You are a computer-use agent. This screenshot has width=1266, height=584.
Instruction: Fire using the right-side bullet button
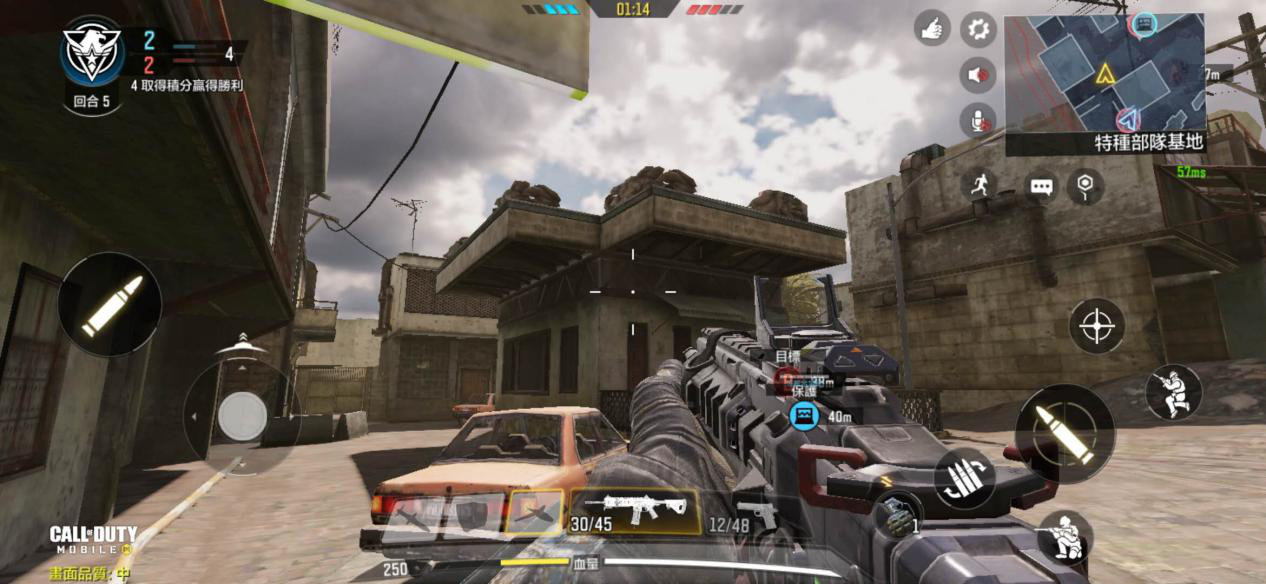point(1063,434)
